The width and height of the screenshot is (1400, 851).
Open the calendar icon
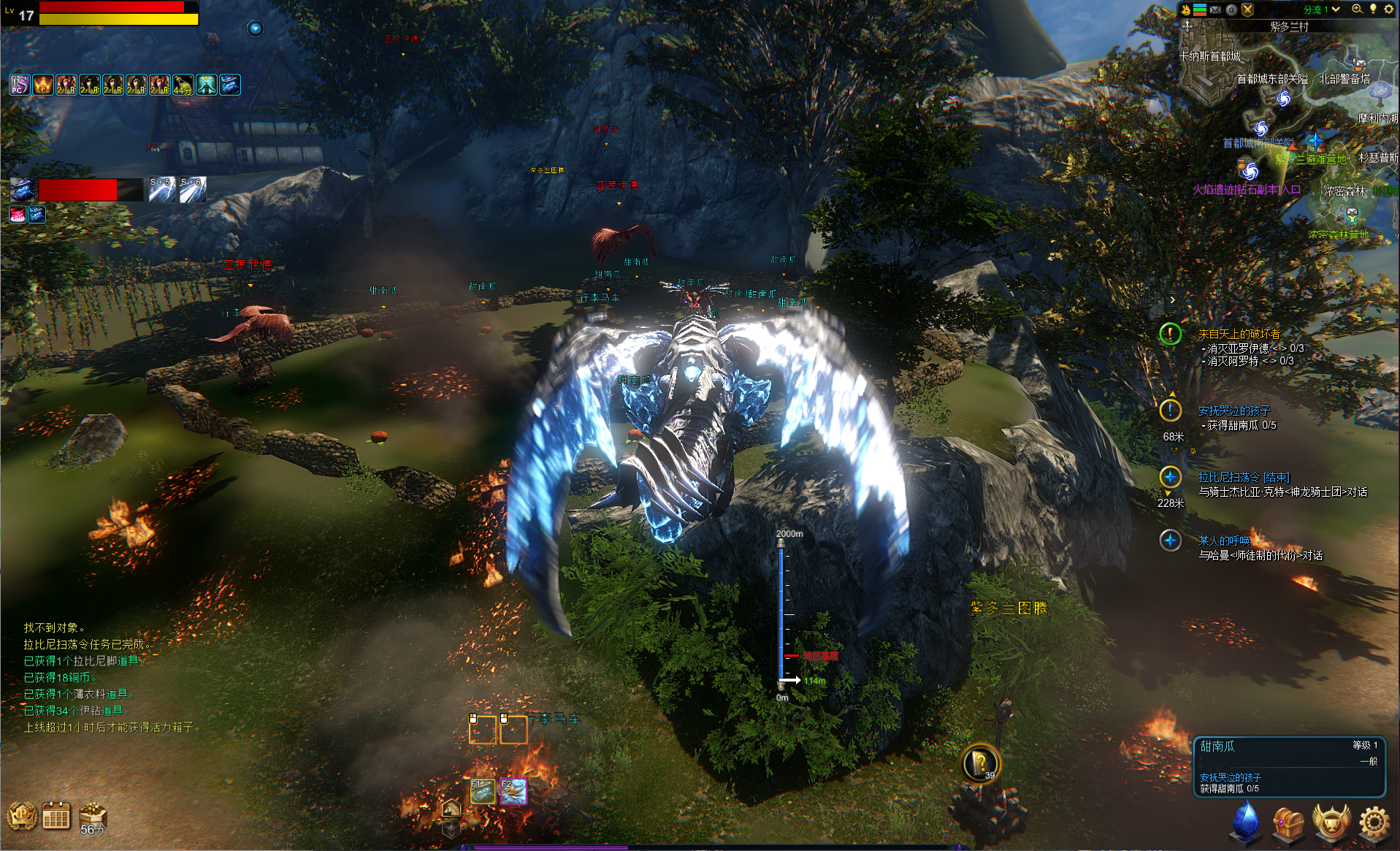click(x=56, y=817)
